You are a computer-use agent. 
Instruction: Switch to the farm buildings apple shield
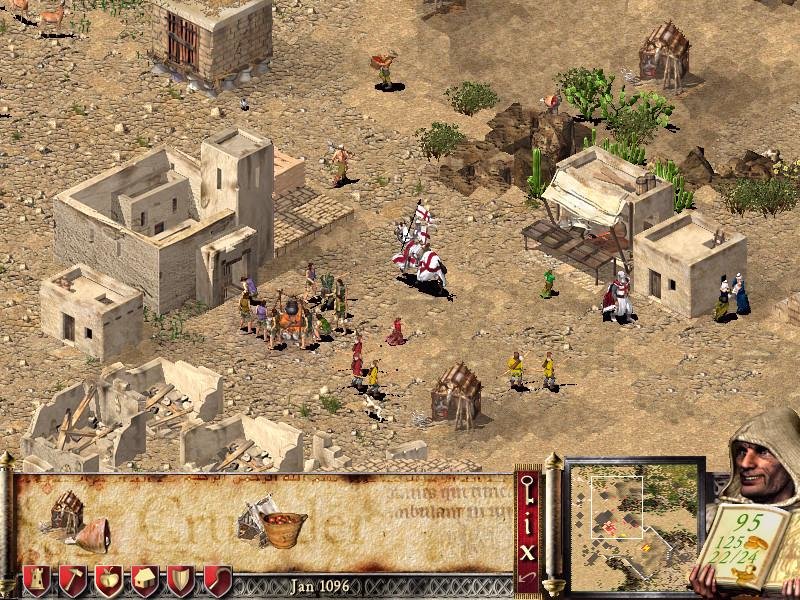click(109, 579)
